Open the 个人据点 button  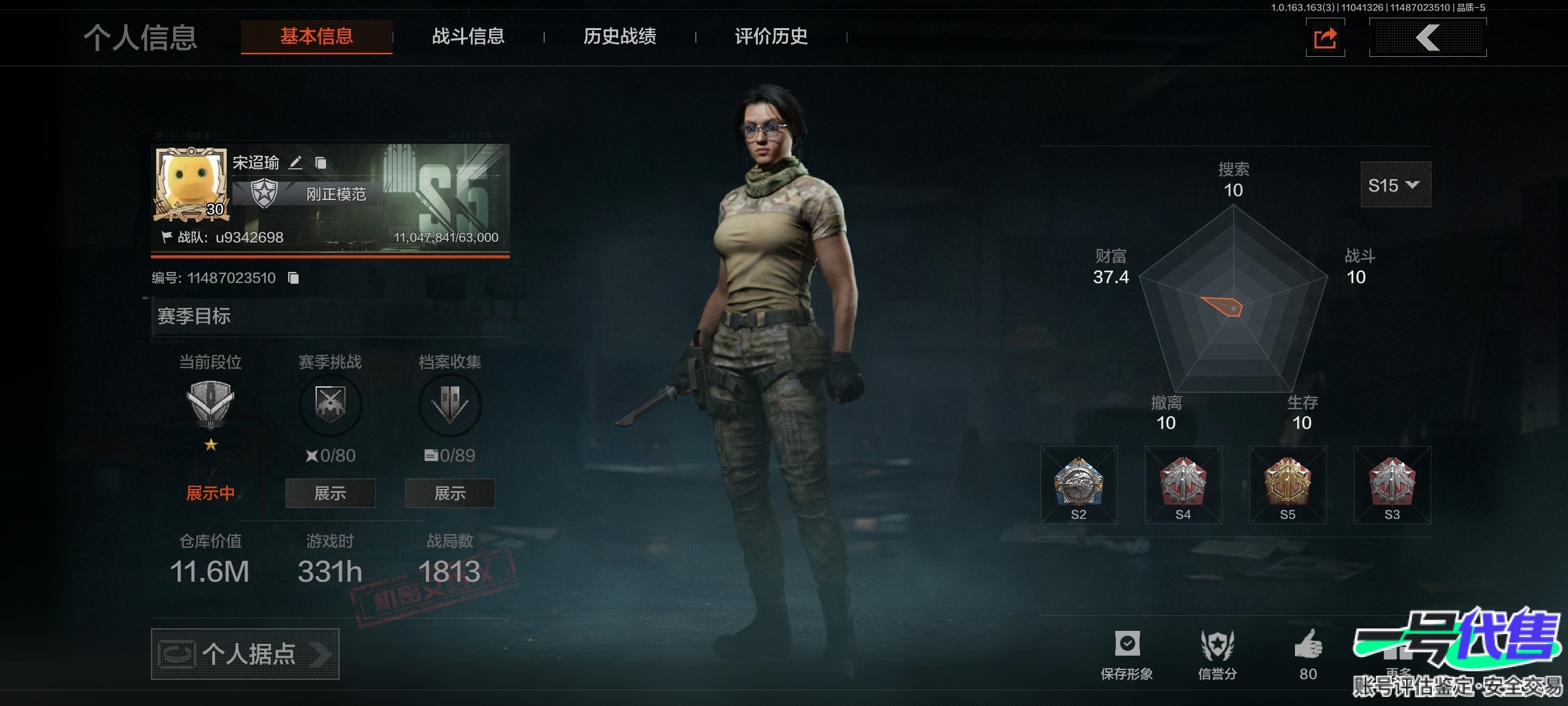tap(245, 654)
